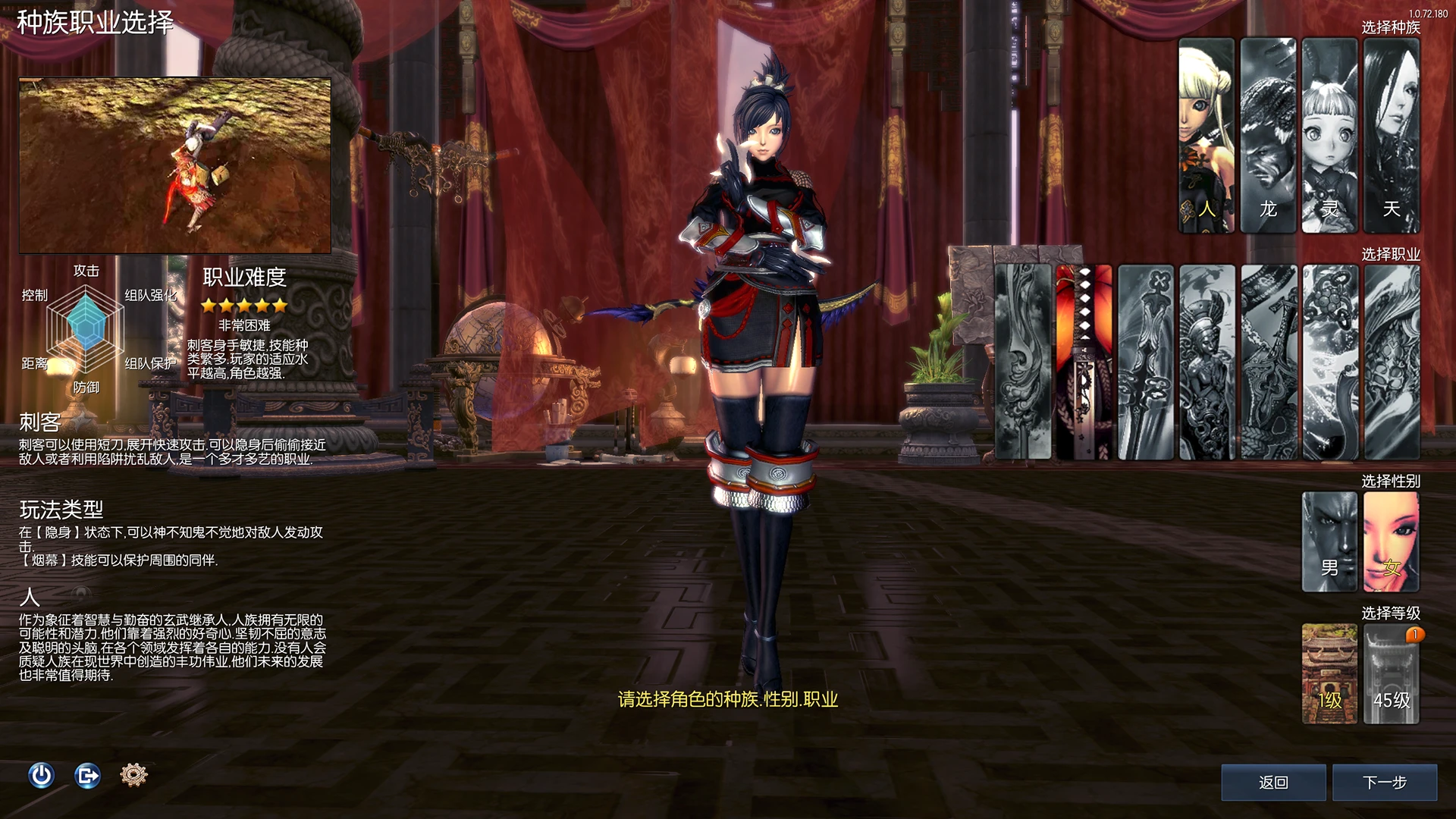
Task: Select the 天 race portrait
Action: point(1391,135)
